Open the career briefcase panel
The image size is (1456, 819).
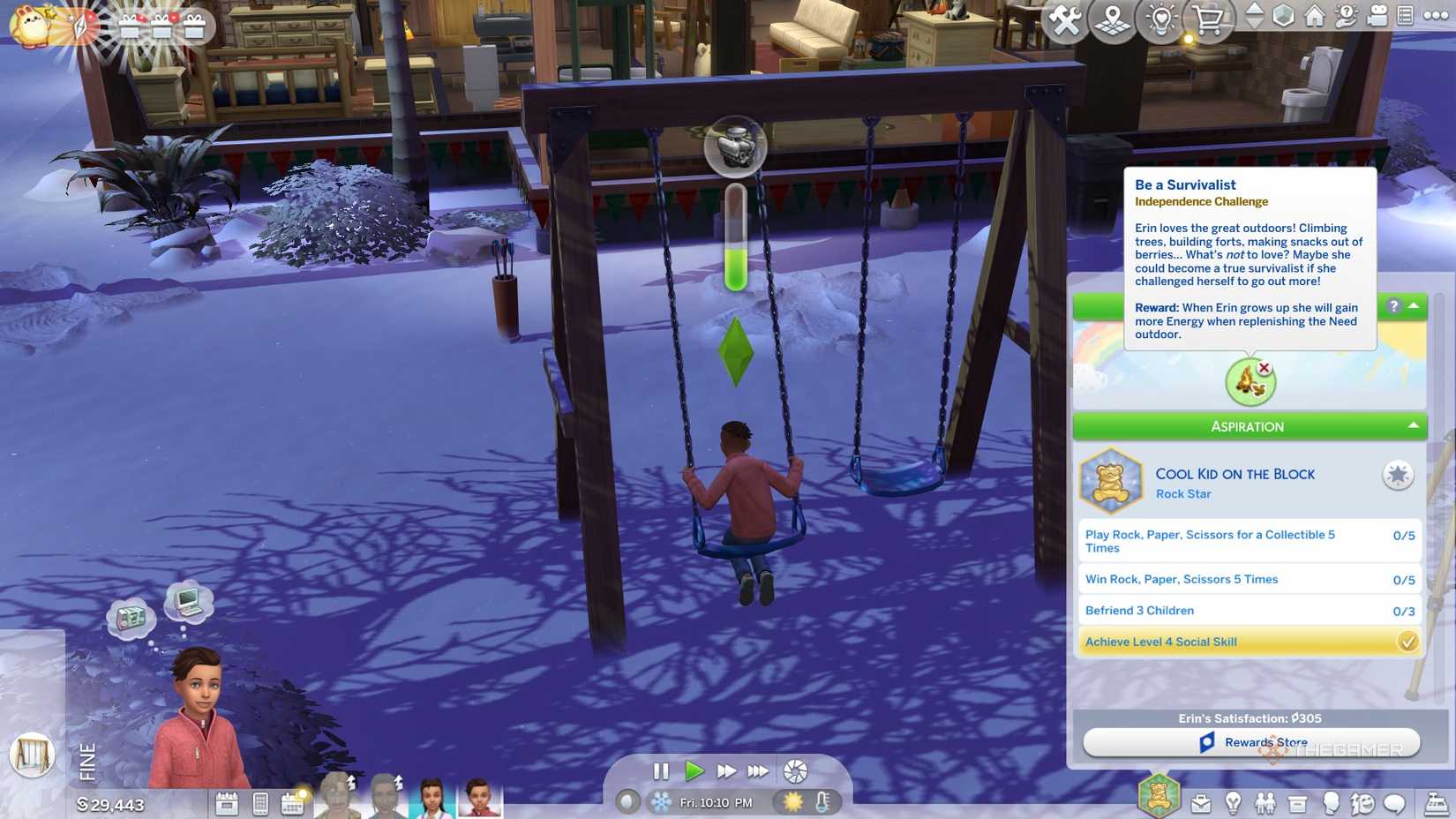pyautogui.click(x=1201, y=803)
